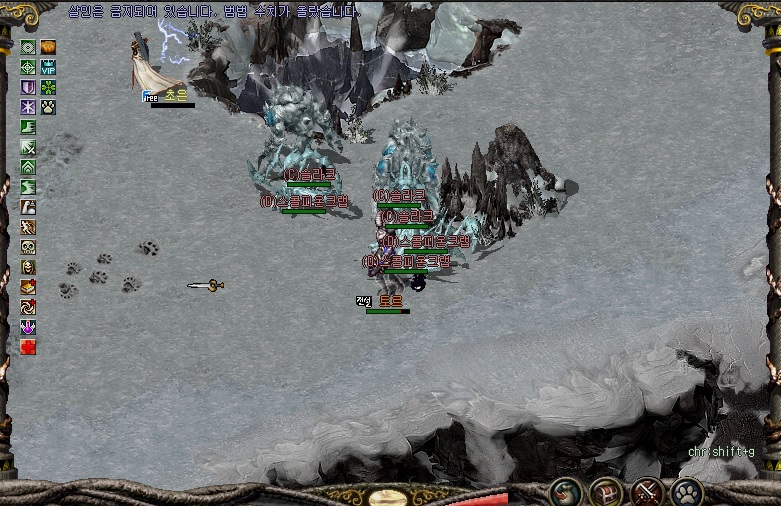Select the skull skill icon

pyautogui.click(x=28, y=247)
